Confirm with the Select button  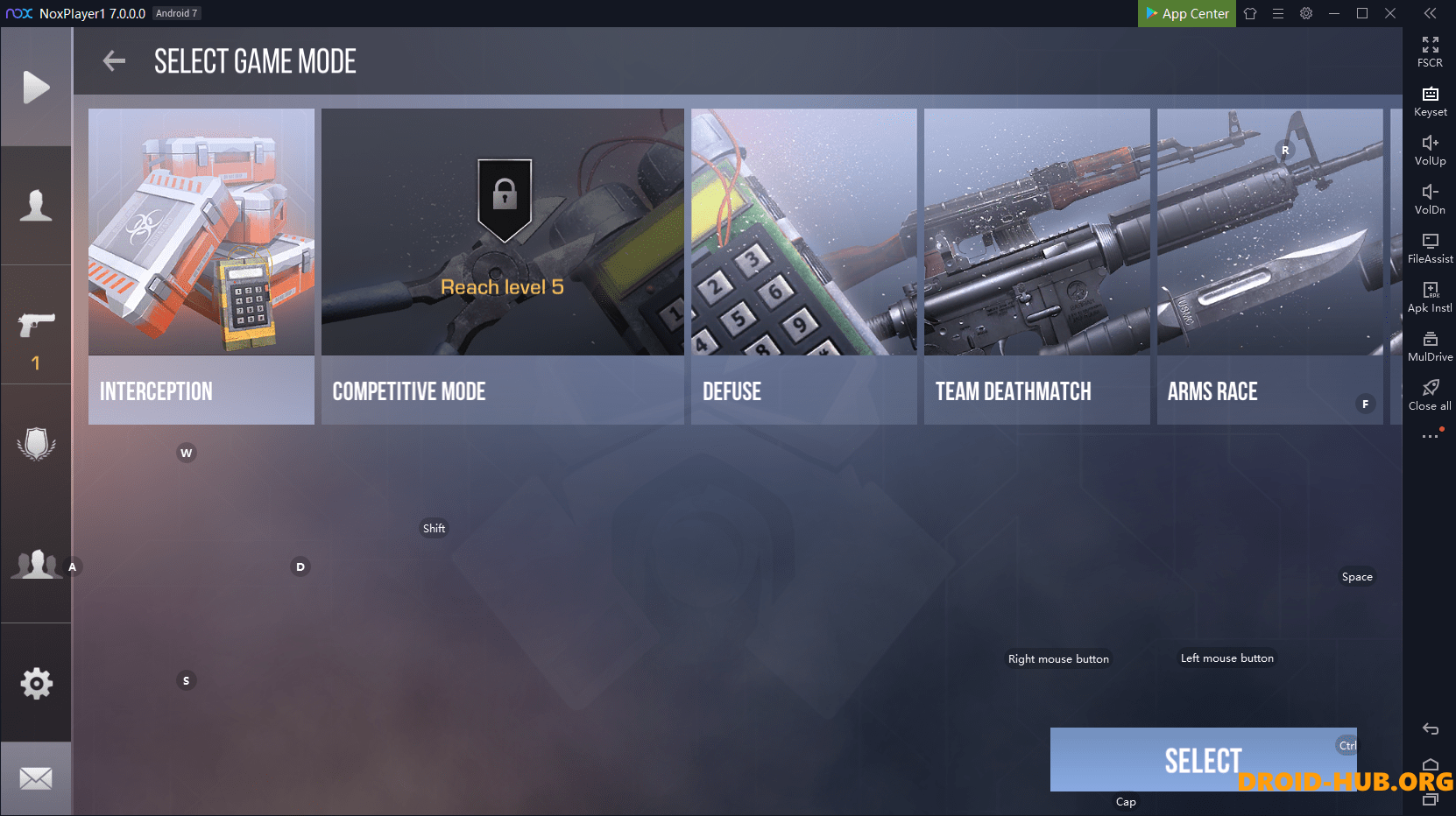pos(1203,760)
